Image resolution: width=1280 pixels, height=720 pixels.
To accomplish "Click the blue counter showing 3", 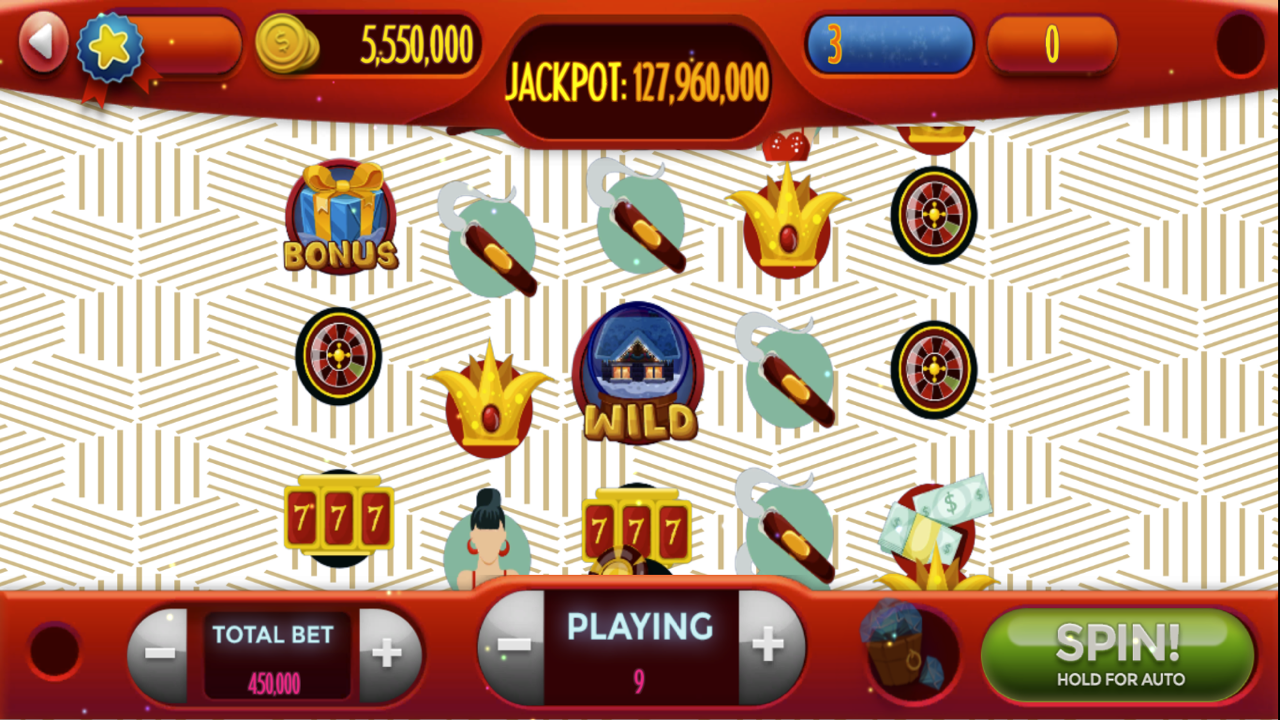I will point(888,45).
